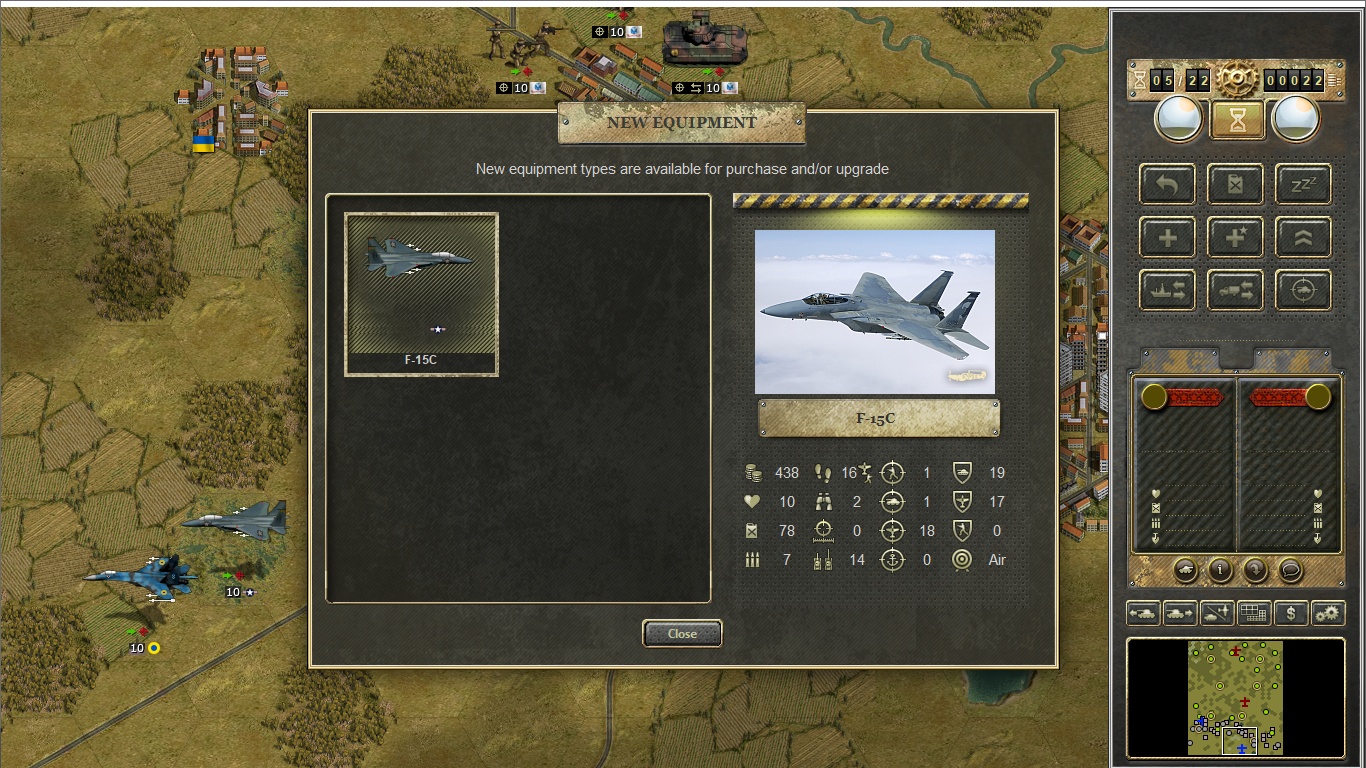Toggle truck transport mount
The image size is (1366, 768).
click(x=1235, y=290)
